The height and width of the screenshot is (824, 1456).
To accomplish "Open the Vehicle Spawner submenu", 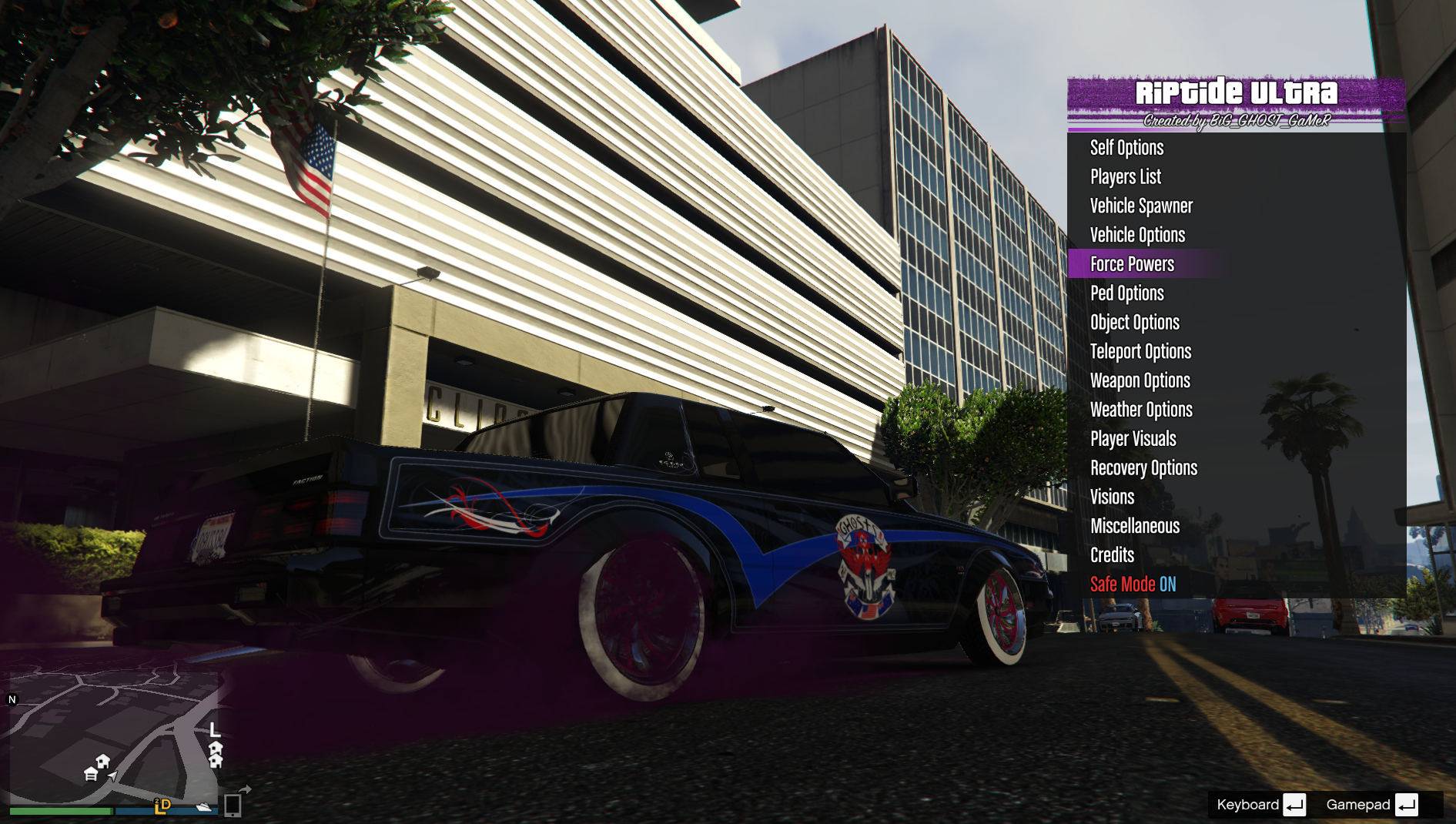I will pyautogui.click(x=1141, y=206).
